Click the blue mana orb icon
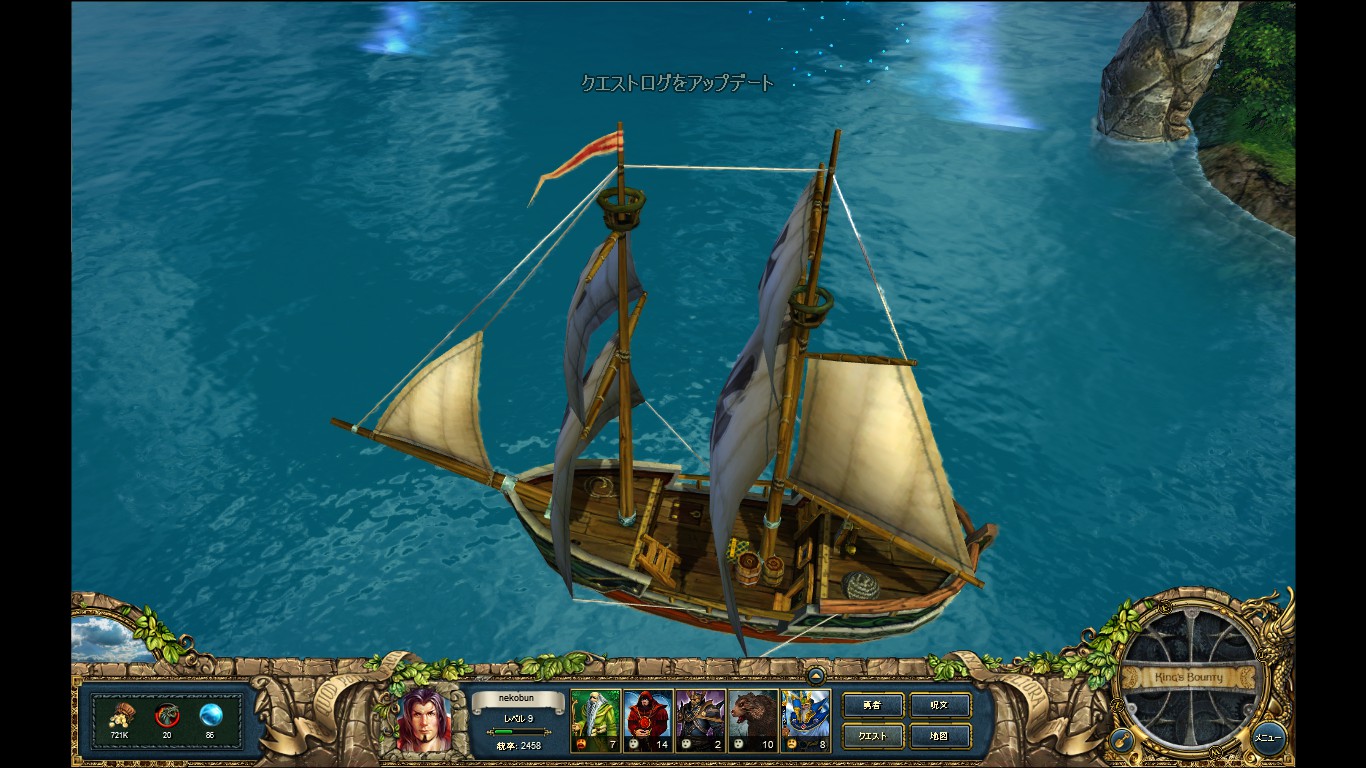This screenshot has height=768, width=1366. coord(210,715)
